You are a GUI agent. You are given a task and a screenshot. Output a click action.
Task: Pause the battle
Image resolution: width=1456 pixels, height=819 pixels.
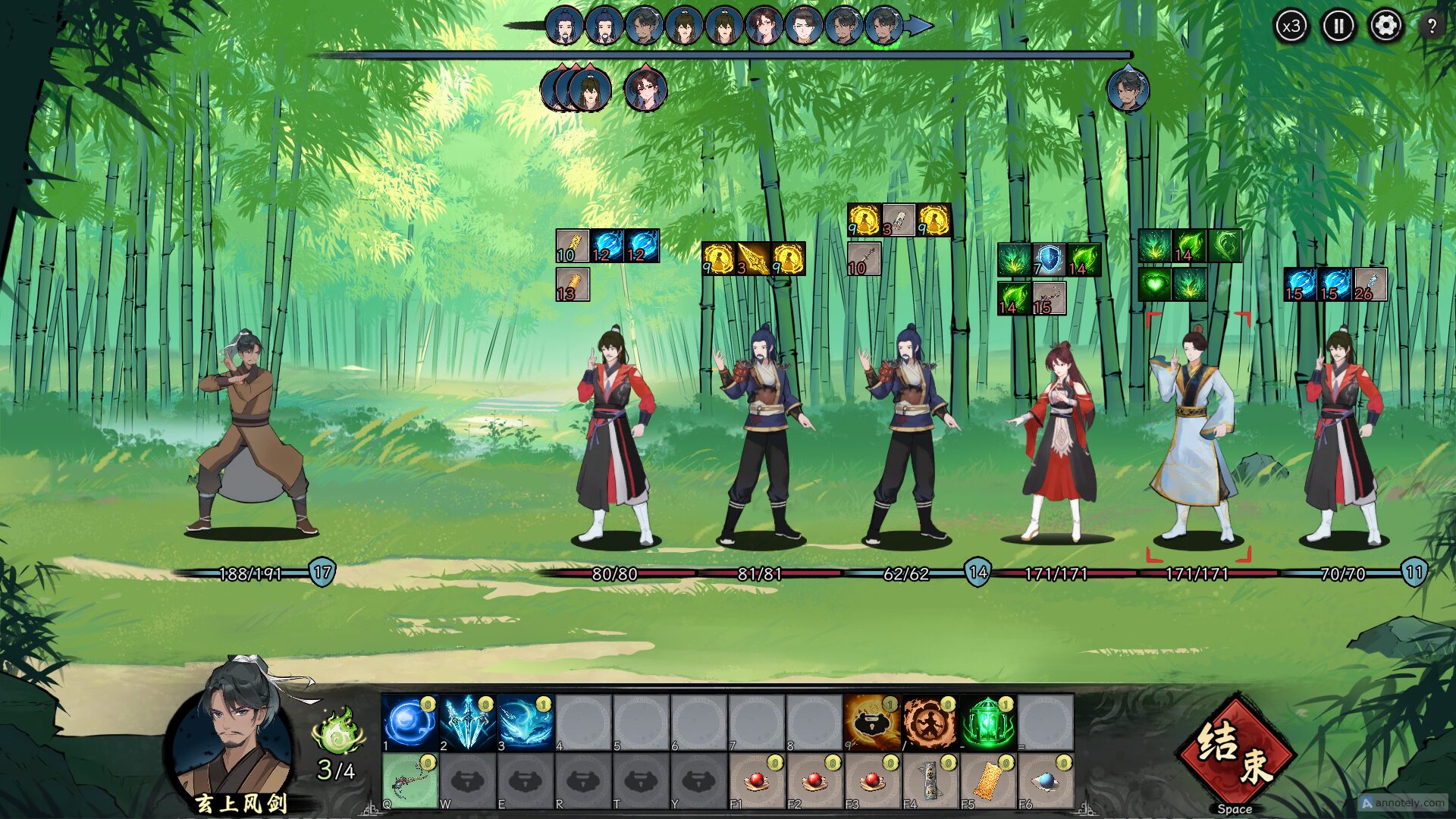pyautogui.click(x=1338, y=27)
